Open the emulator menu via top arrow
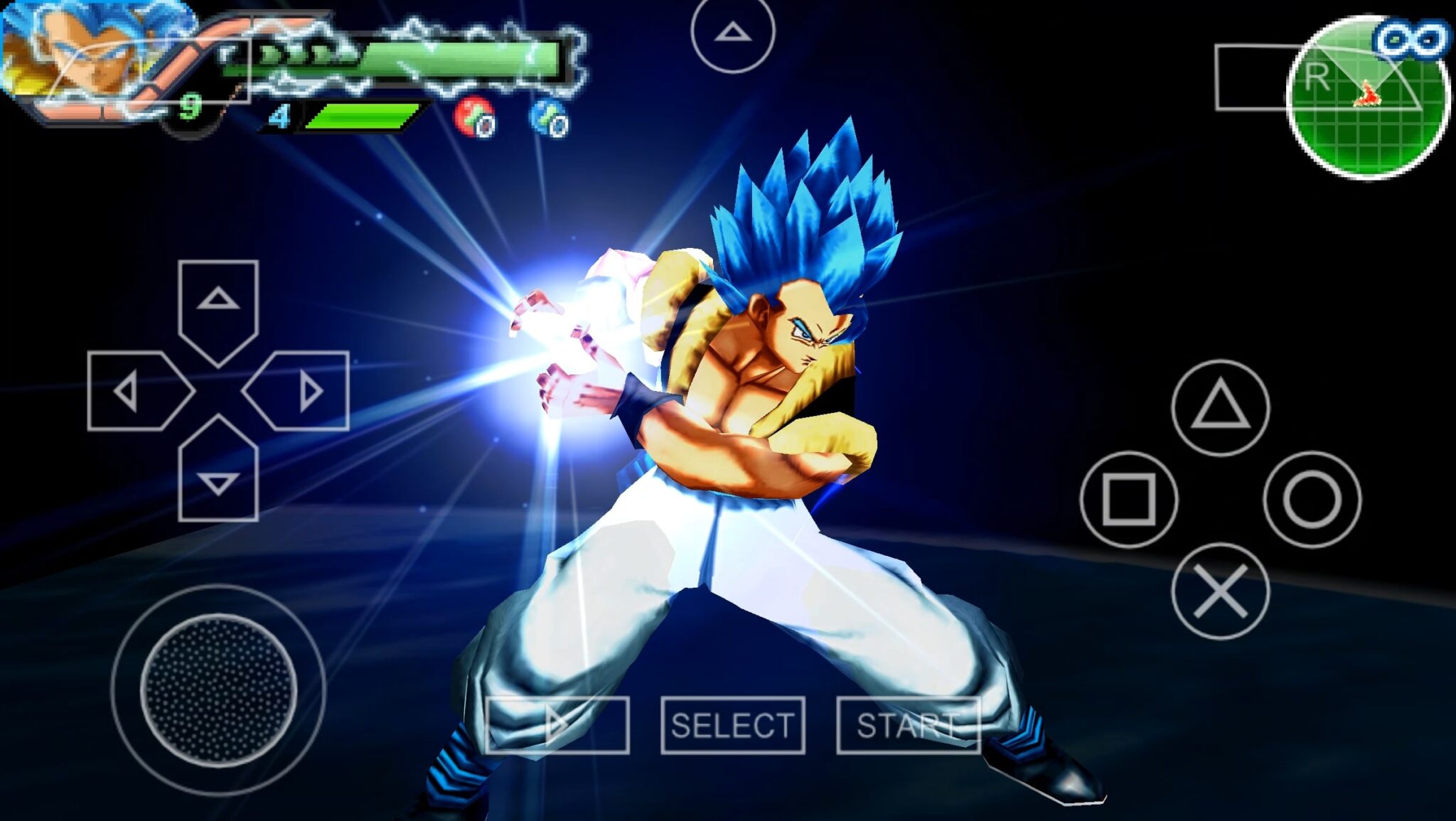 click(x=732, y=32)
